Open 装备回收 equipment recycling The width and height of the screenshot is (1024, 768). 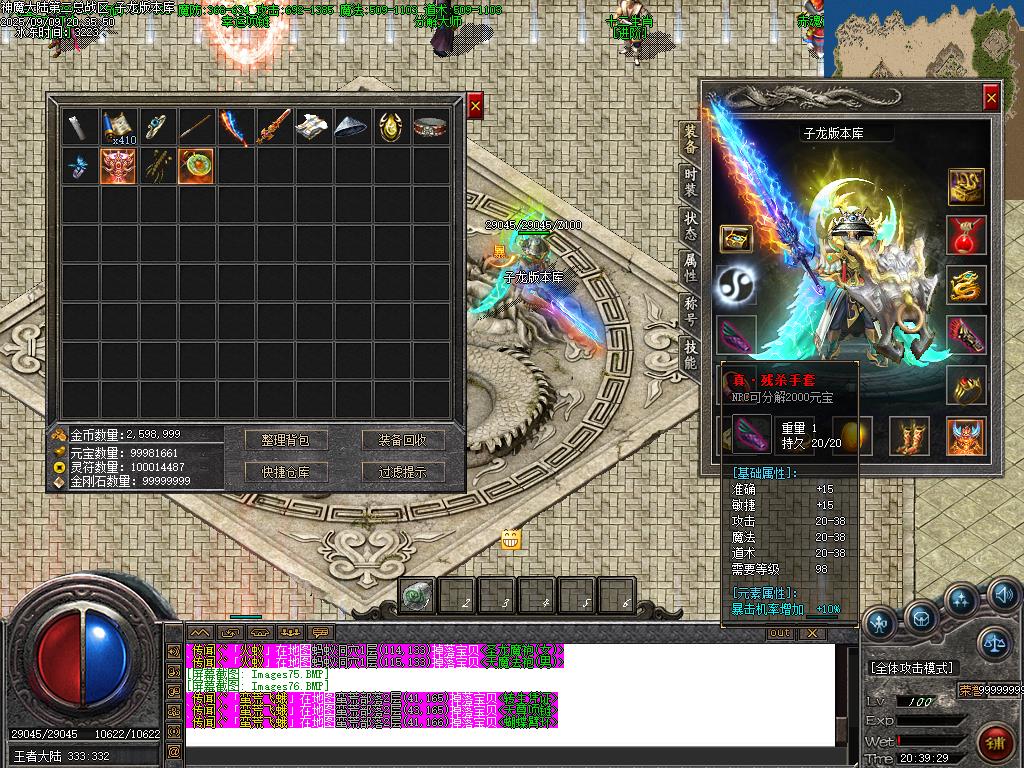coord(402,440)
